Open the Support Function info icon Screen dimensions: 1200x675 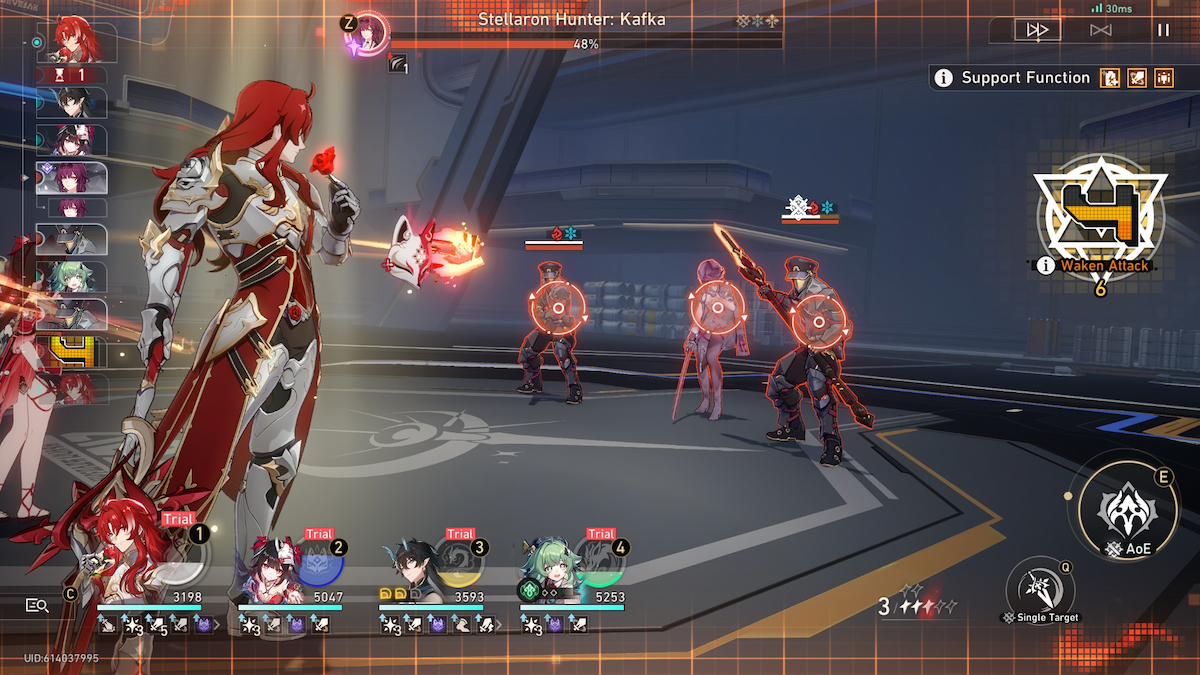tap(943, 77)
